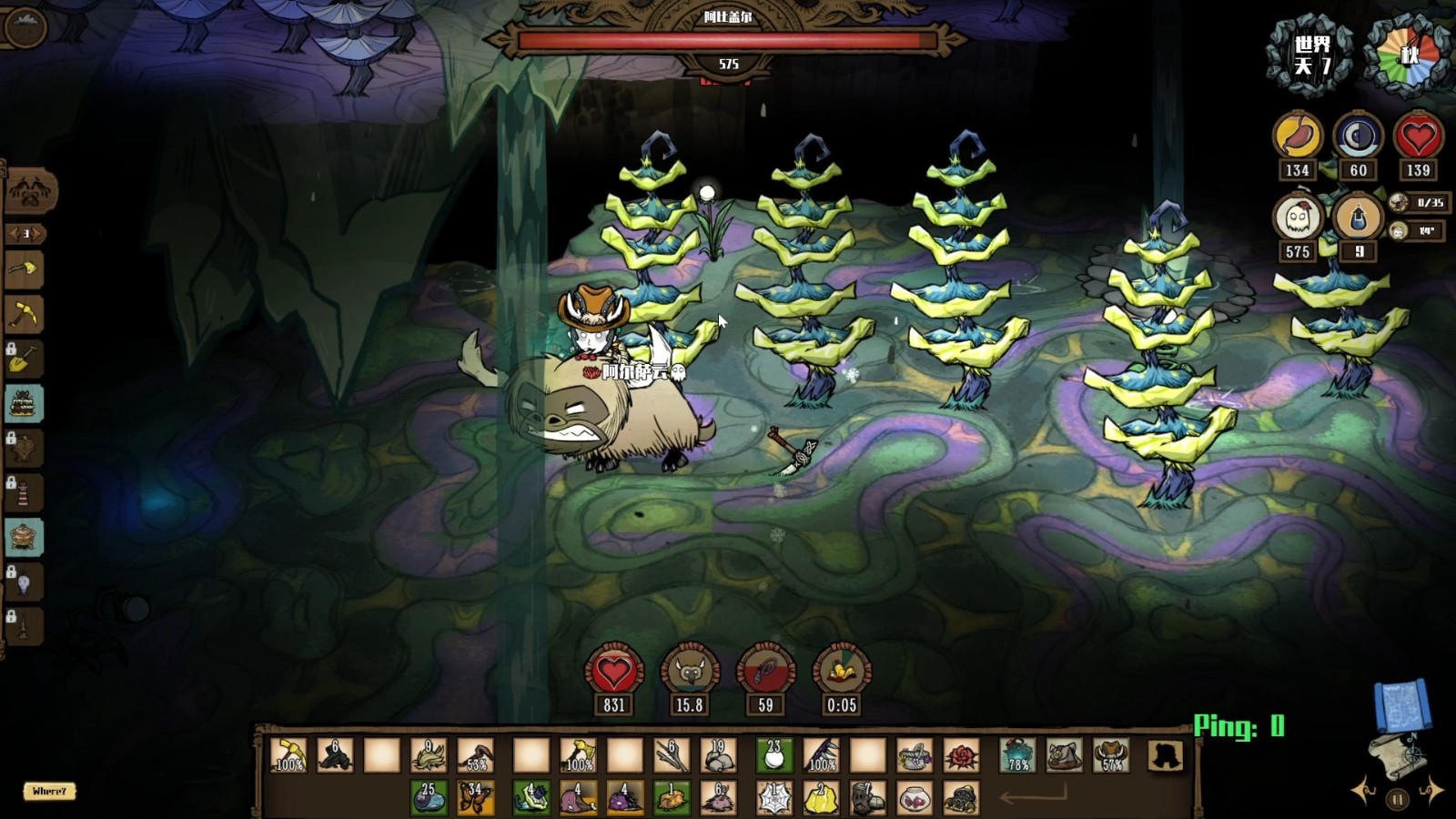Choose the locked shovel recipe

tap(25, 359)
